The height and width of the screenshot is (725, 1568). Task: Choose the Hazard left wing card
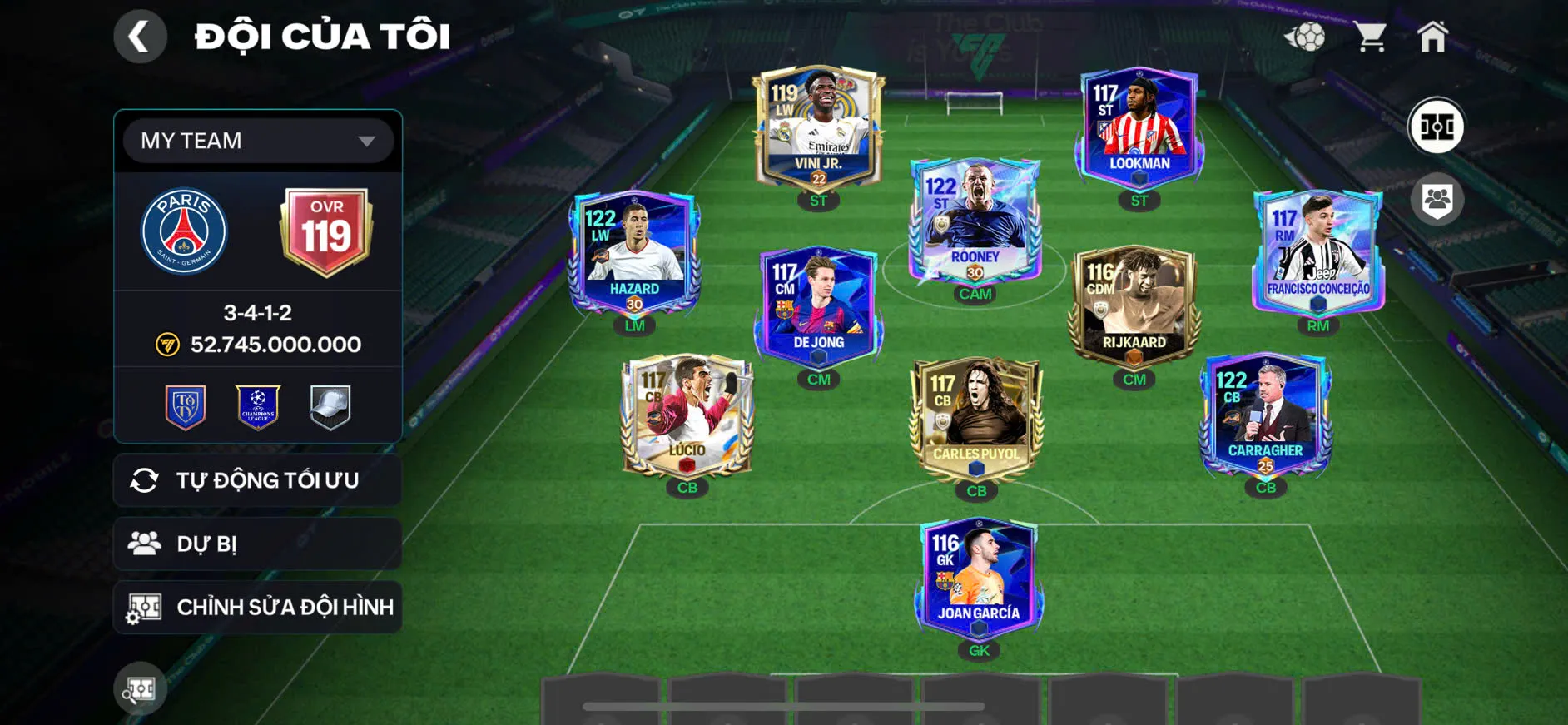634,252
